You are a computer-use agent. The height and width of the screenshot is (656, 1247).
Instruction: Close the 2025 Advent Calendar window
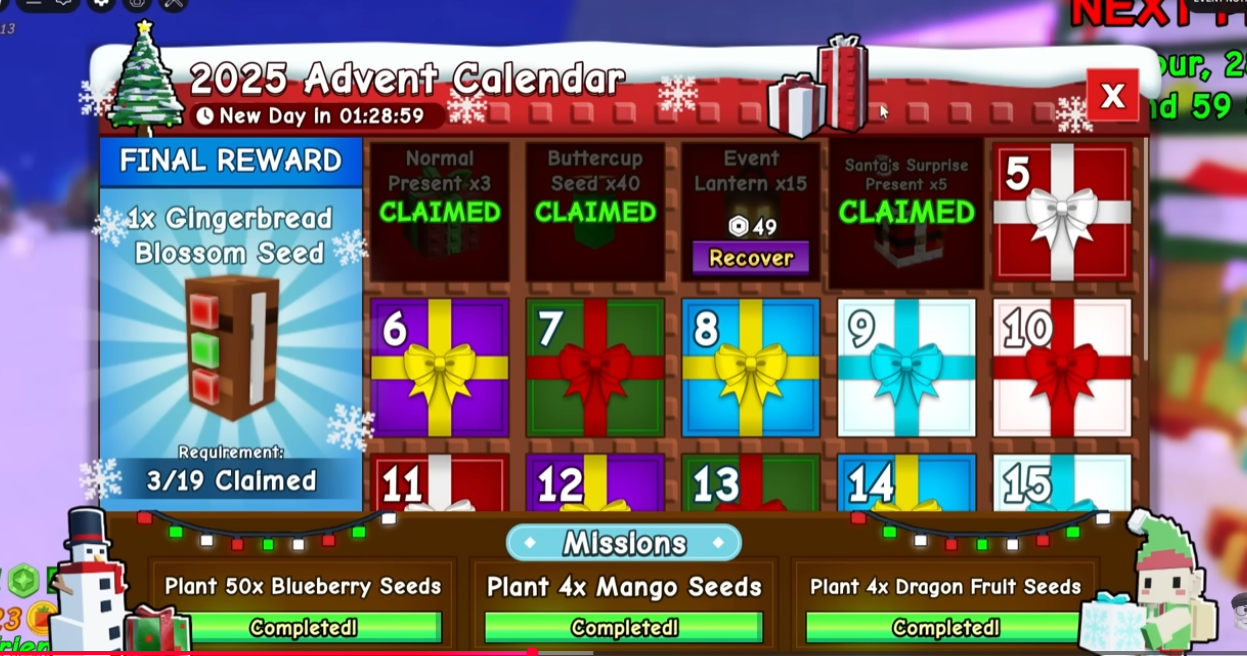coord(1112,96)
